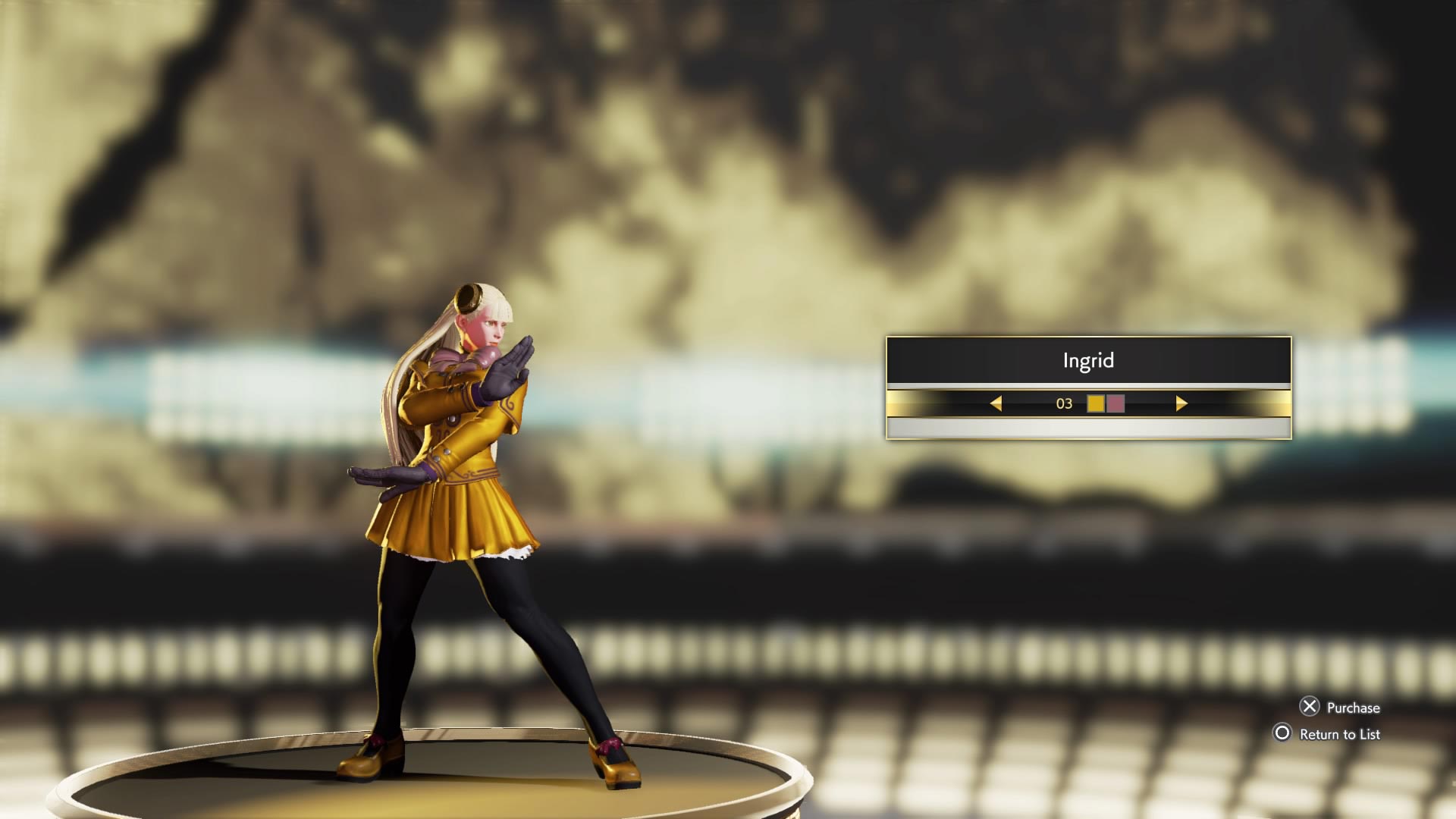This screenshot has height=819, width=1456.
Task: Click the Return to List command label
Action: coord(1339,734)
